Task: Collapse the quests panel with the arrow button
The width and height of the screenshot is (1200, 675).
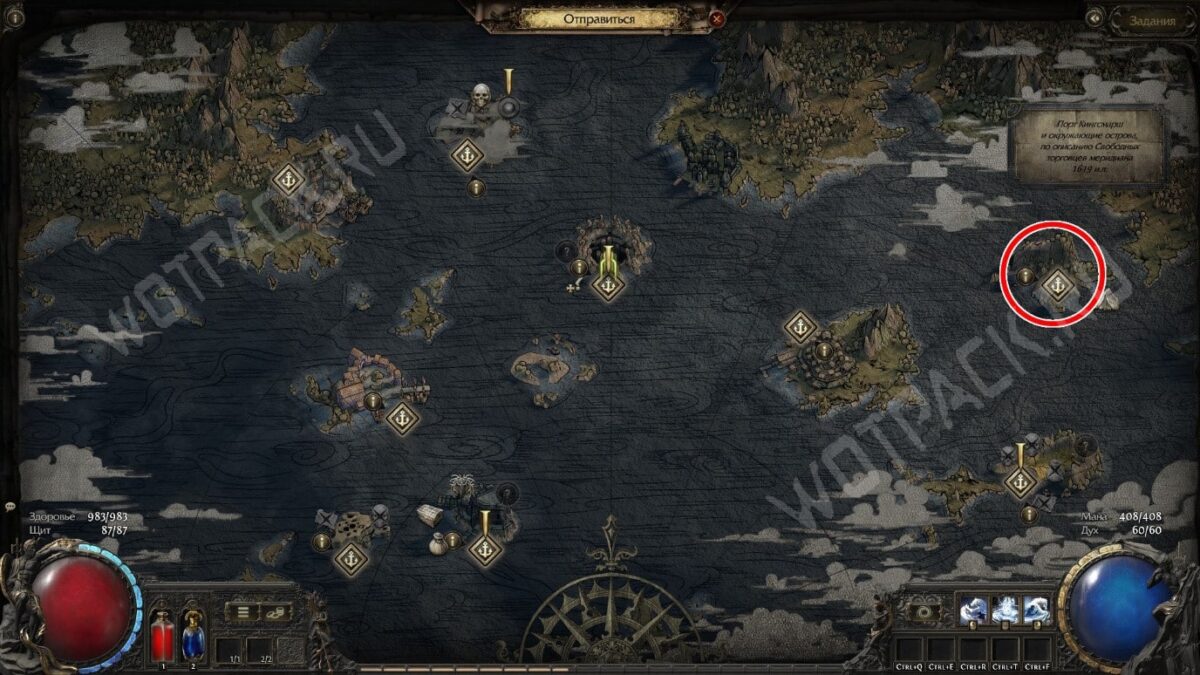Action: click(1096, 17)
